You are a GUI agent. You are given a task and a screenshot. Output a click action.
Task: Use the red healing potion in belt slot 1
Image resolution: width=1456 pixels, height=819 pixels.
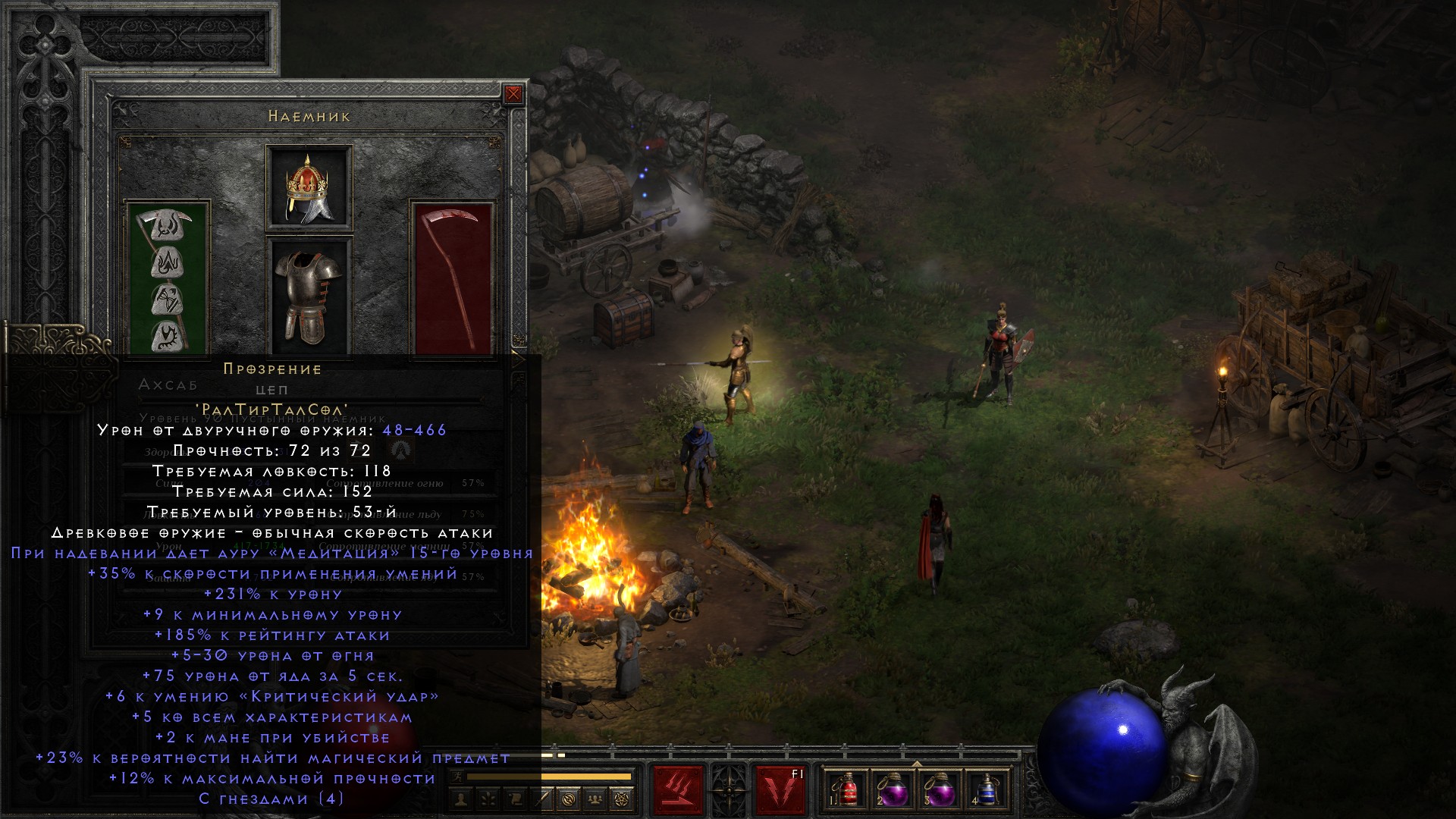point(848,789)
